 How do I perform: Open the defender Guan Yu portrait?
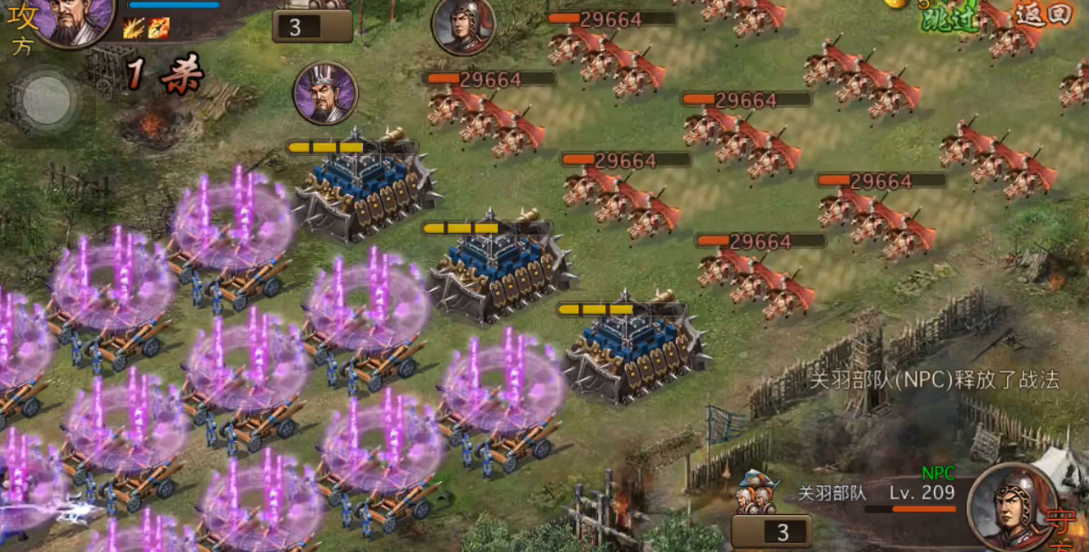1012,506
